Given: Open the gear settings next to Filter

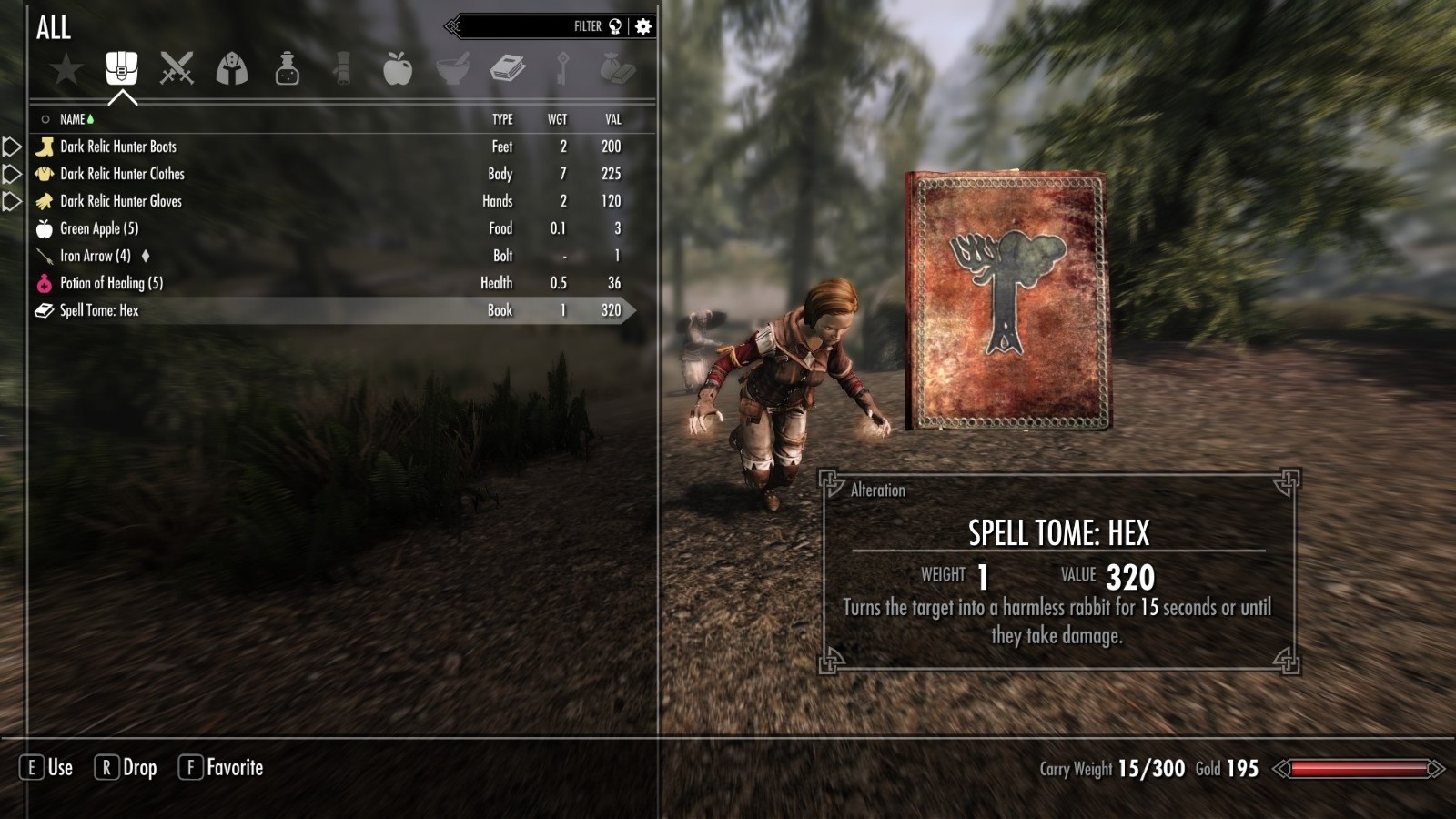Looking at the screenshot, I should tap(643, 26).
